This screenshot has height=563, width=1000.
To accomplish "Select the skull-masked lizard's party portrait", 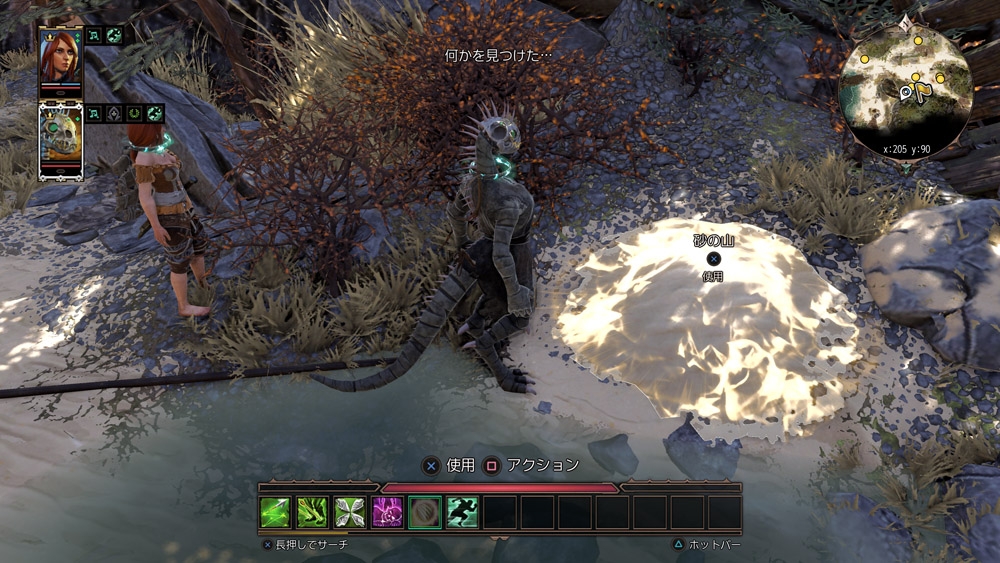I will point(60,141).
